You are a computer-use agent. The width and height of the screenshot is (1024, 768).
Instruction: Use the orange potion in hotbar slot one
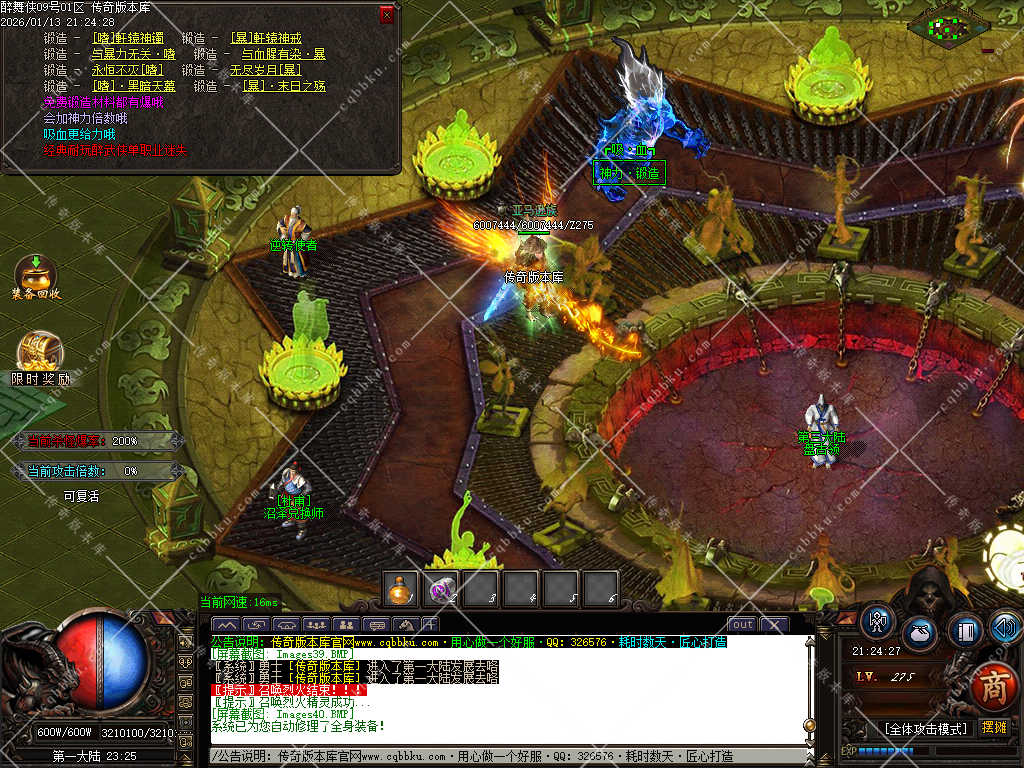tap(401, 589)
